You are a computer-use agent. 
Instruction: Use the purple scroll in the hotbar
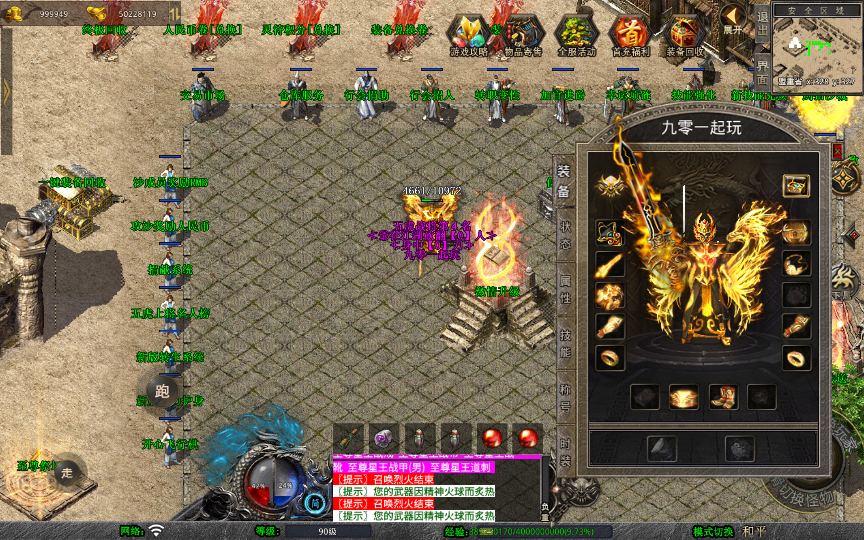click(x=384, y=437)
